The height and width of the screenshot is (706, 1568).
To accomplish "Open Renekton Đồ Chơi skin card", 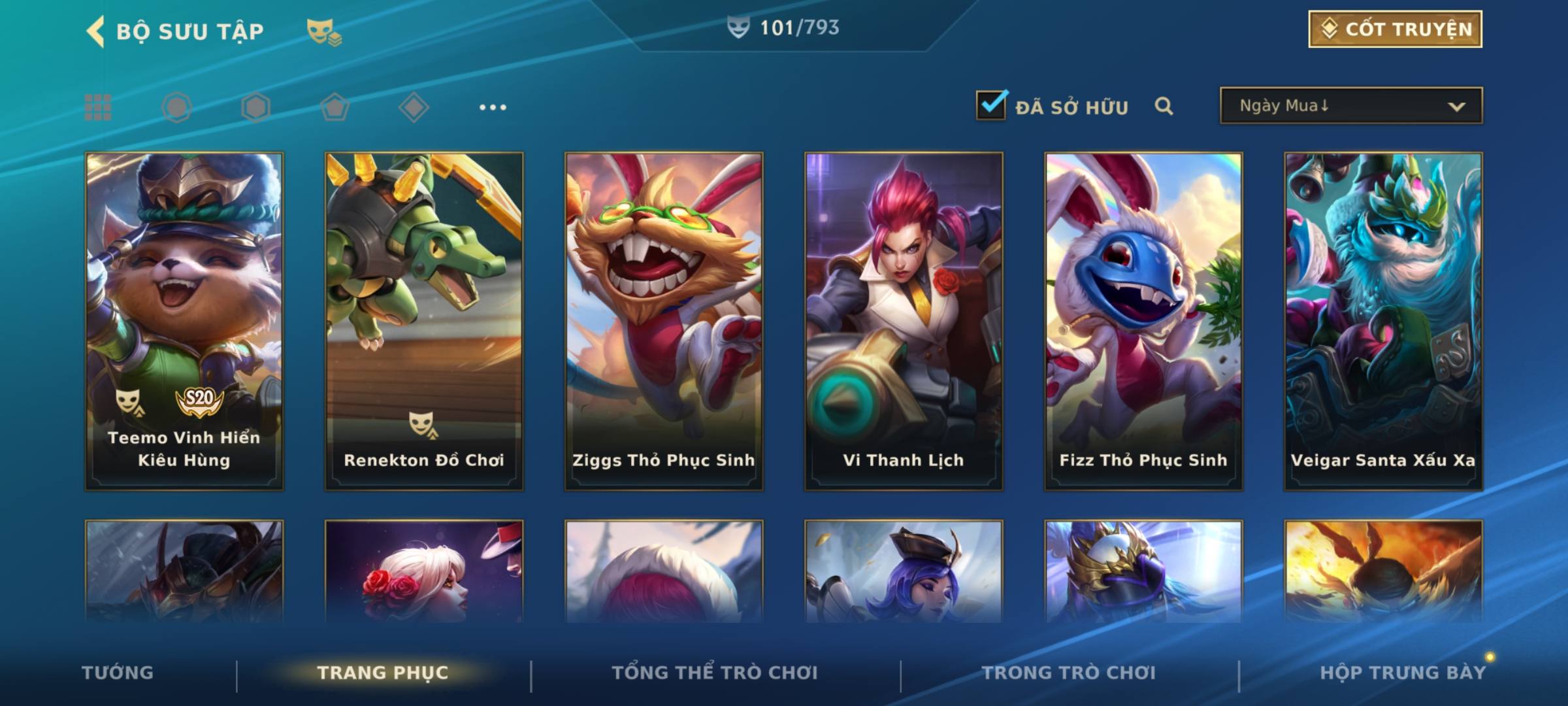I will tap(424, 320).
